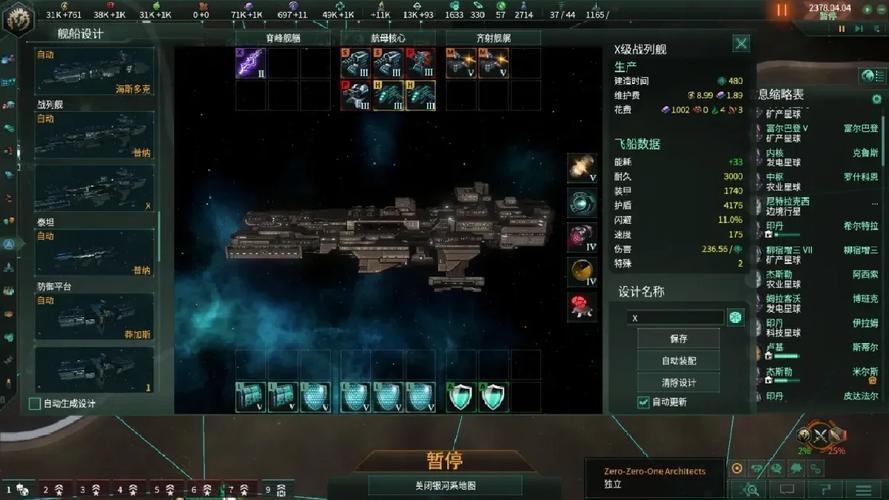The width and height of the screenshot is (889, 500).
Task: Choose the 自动装配 auto-equip button
Action: pyautogui.click(x=679, y=361)
